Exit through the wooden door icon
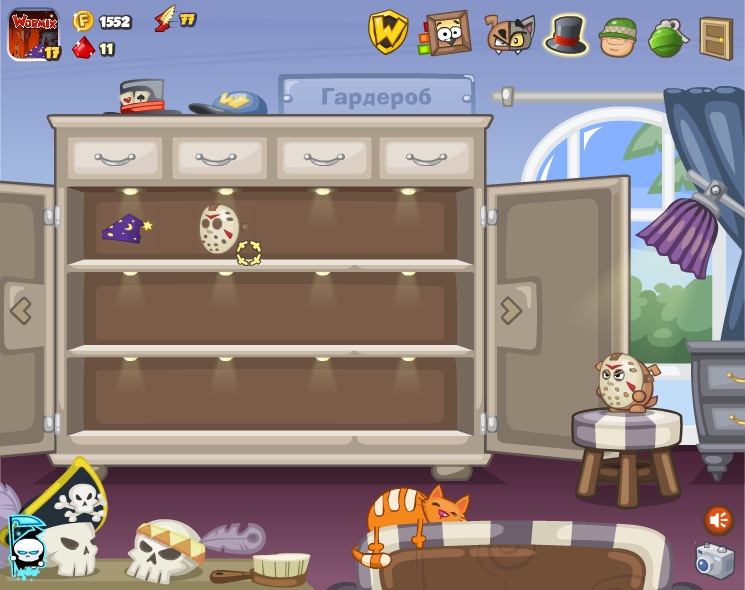 [x=715, y=38]
